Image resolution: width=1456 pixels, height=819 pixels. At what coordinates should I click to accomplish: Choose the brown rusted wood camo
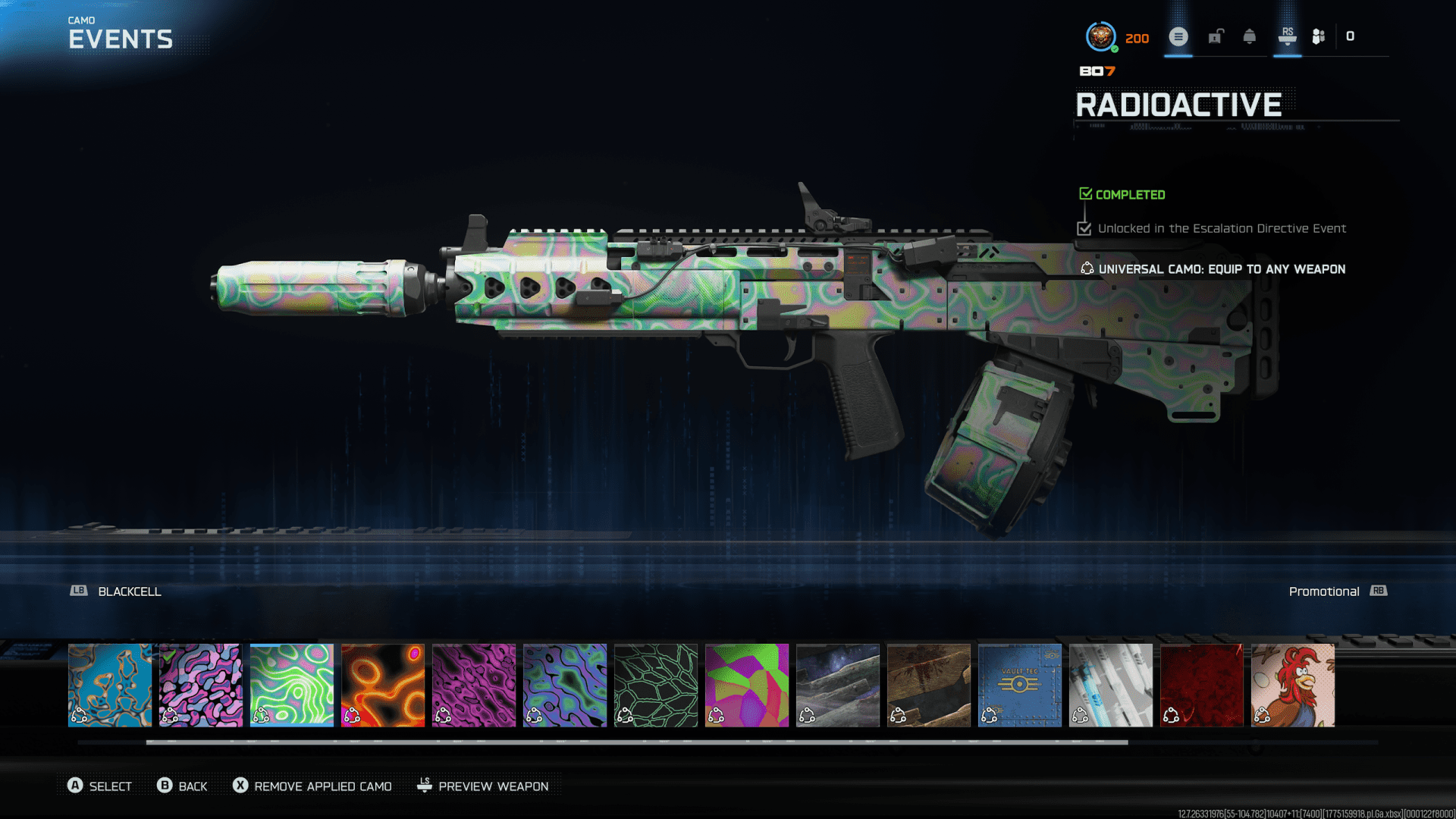click(x=929, y=685)
